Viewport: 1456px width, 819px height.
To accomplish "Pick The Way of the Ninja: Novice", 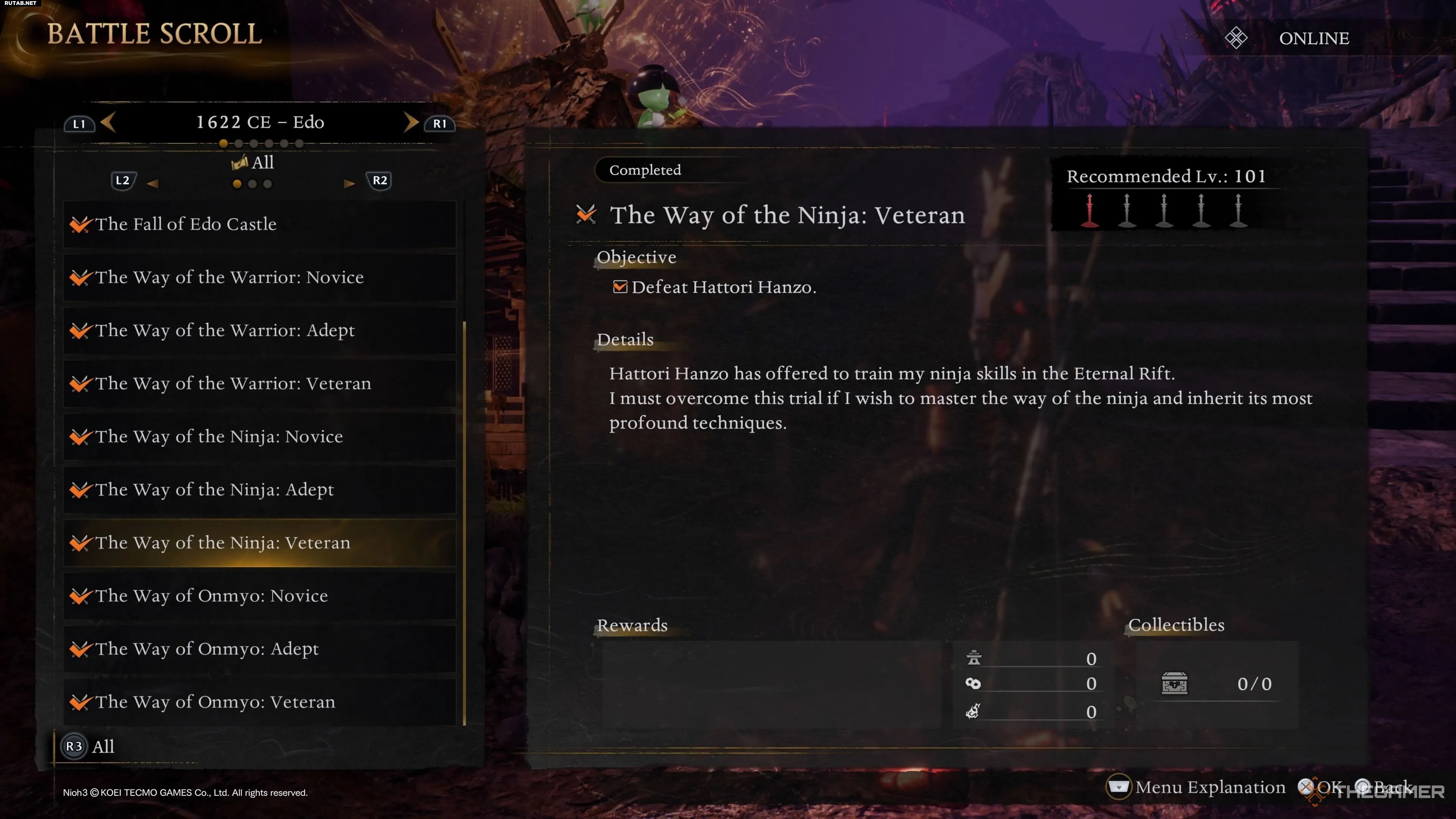I will 259,437.
